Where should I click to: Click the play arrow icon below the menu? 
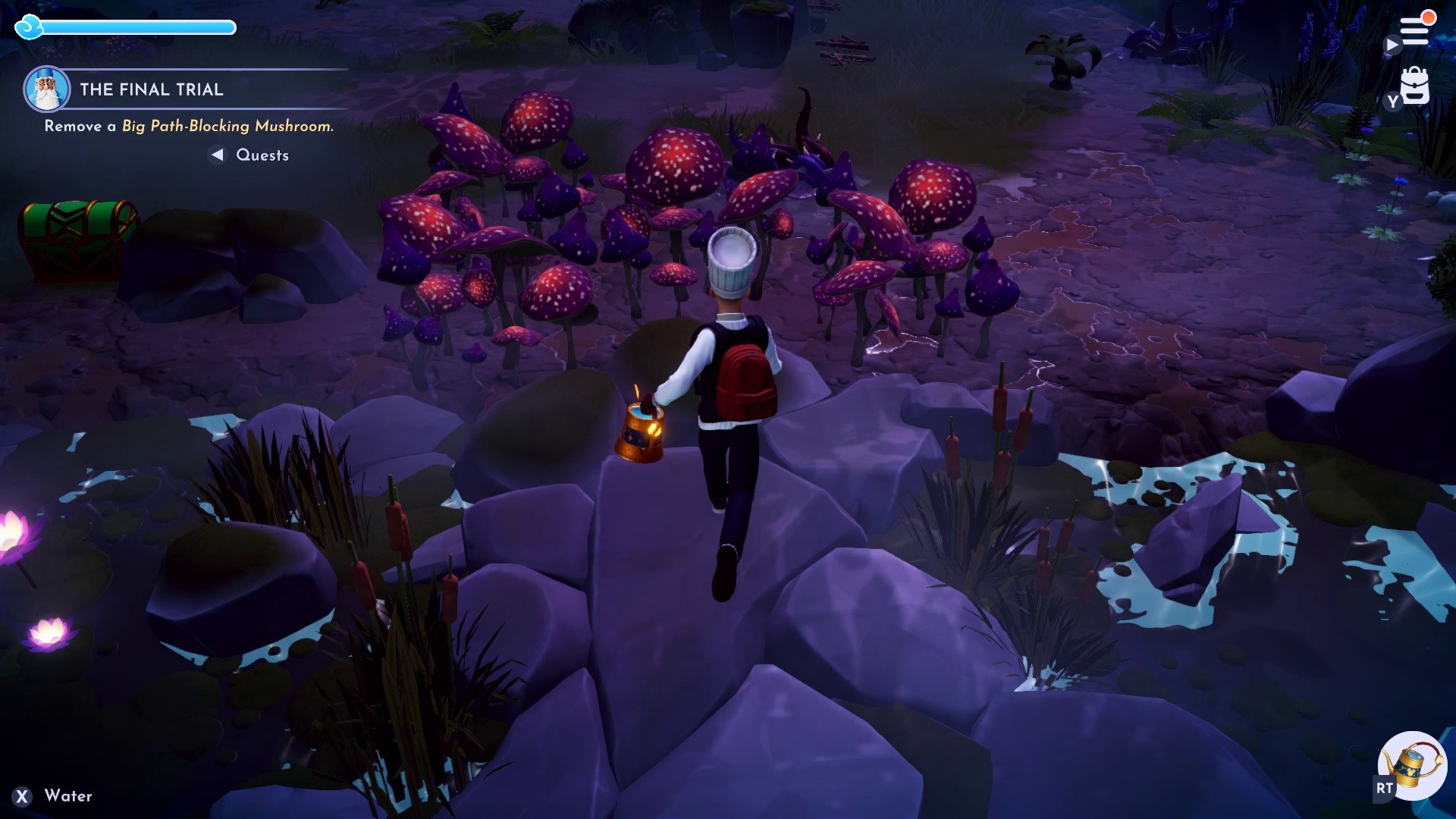coord(1392,45)
